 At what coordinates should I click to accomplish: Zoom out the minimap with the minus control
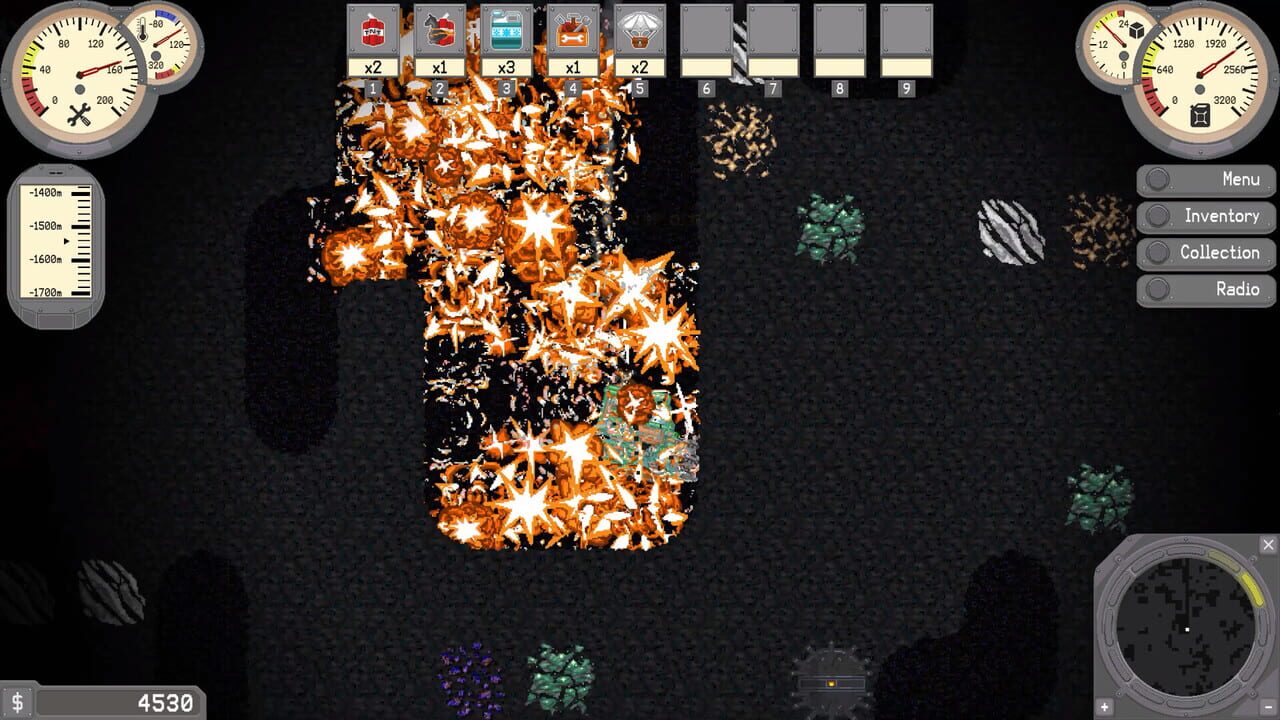click(1267, 706)
